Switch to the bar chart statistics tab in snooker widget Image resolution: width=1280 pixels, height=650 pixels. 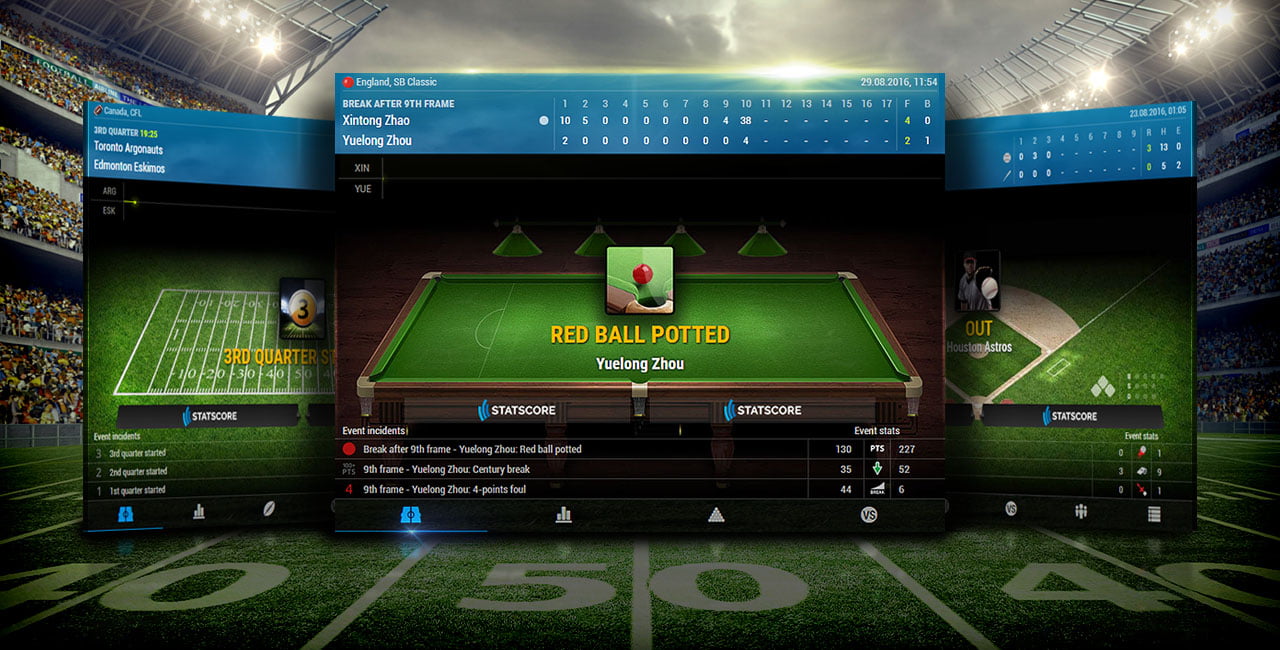coord(563,515)
